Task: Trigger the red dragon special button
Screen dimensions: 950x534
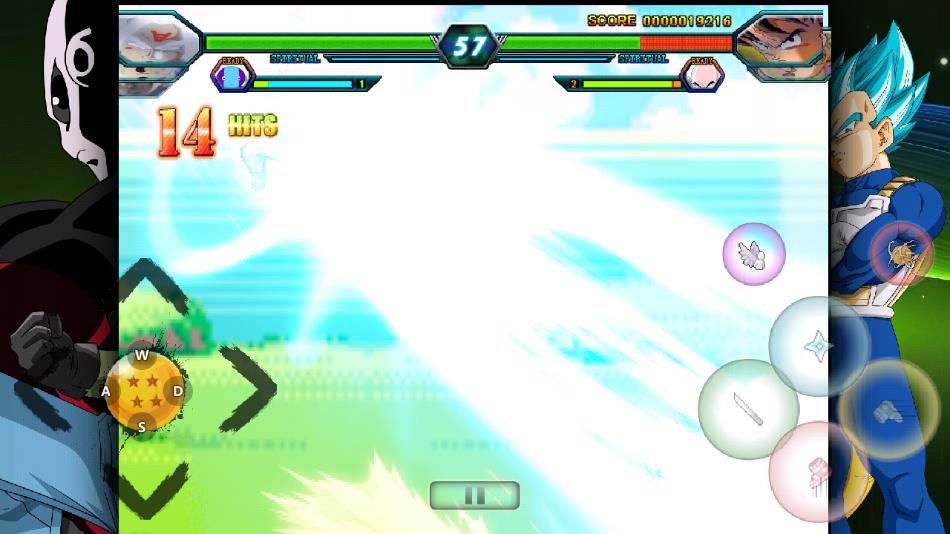Action: [902, 255]
